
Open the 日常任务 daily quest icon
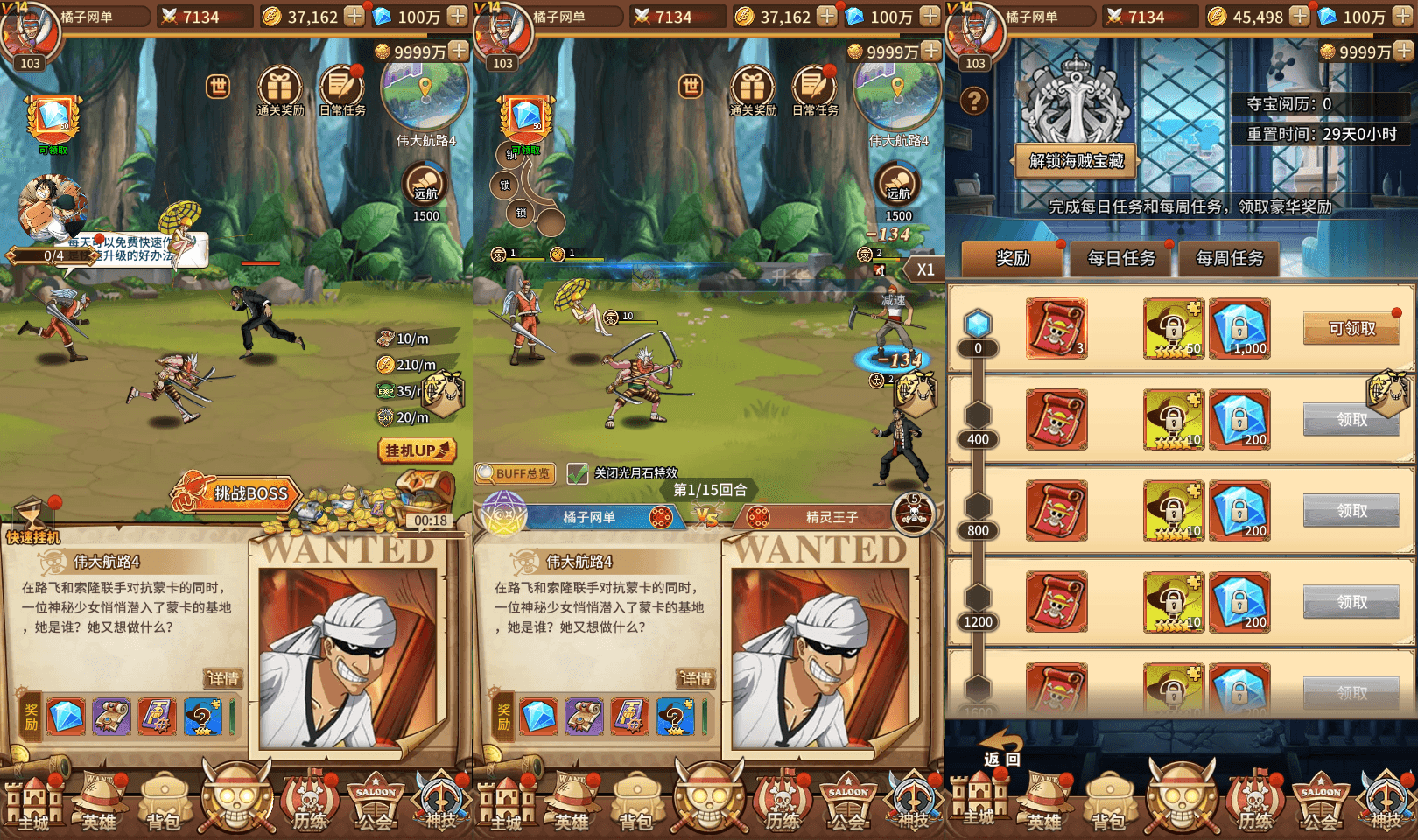(x=343, y=87)
